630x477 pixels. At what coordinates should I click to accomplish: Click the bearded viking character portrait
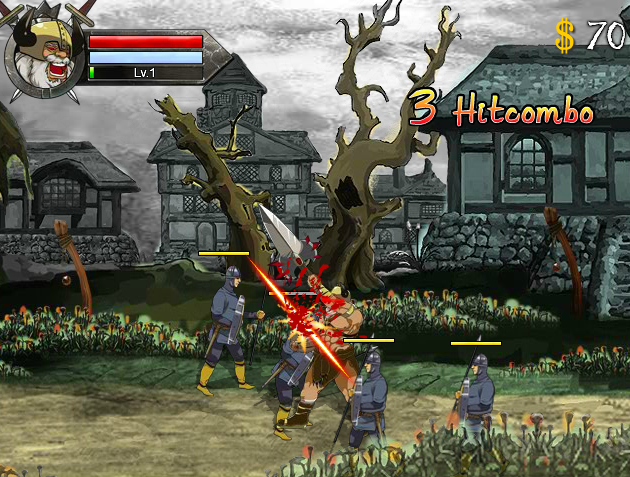pyautogui.click(x=45, y=57)
